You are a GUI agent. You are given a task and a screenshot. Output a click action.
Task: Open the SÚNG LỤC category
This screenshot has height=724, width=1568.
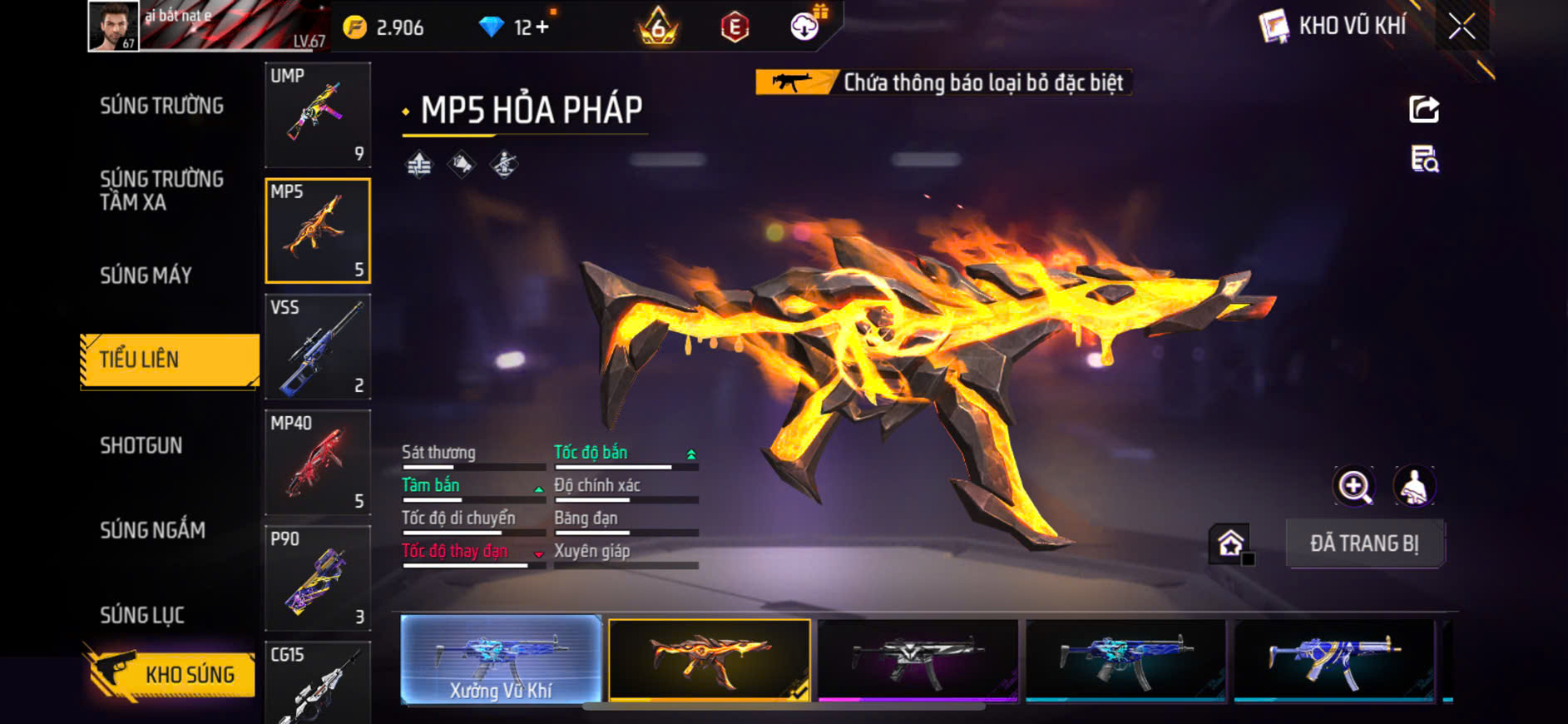coord(141,615)
